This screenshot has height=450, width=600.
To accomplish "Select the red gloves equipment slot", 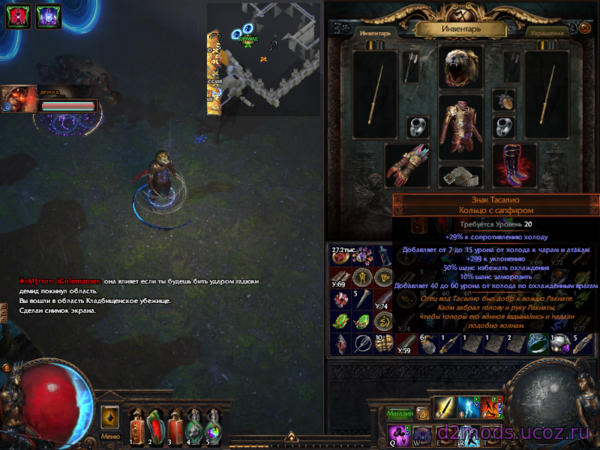I will click(x=407, y=165).
